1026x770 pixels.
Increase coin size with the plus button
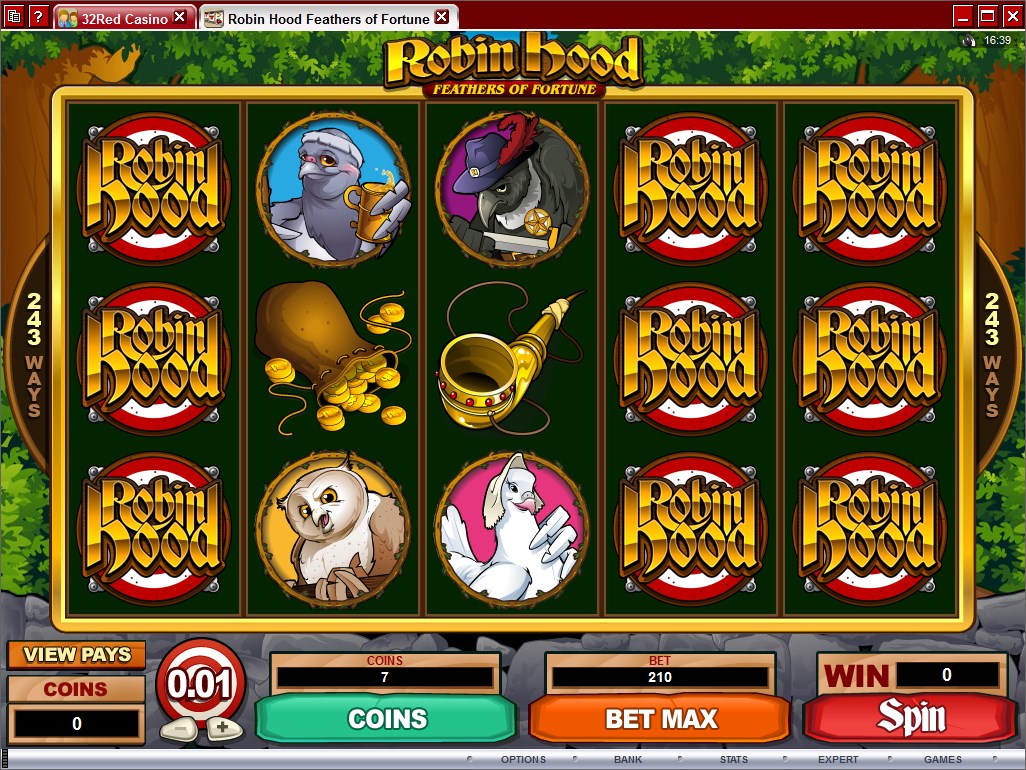tap(222, 727)
